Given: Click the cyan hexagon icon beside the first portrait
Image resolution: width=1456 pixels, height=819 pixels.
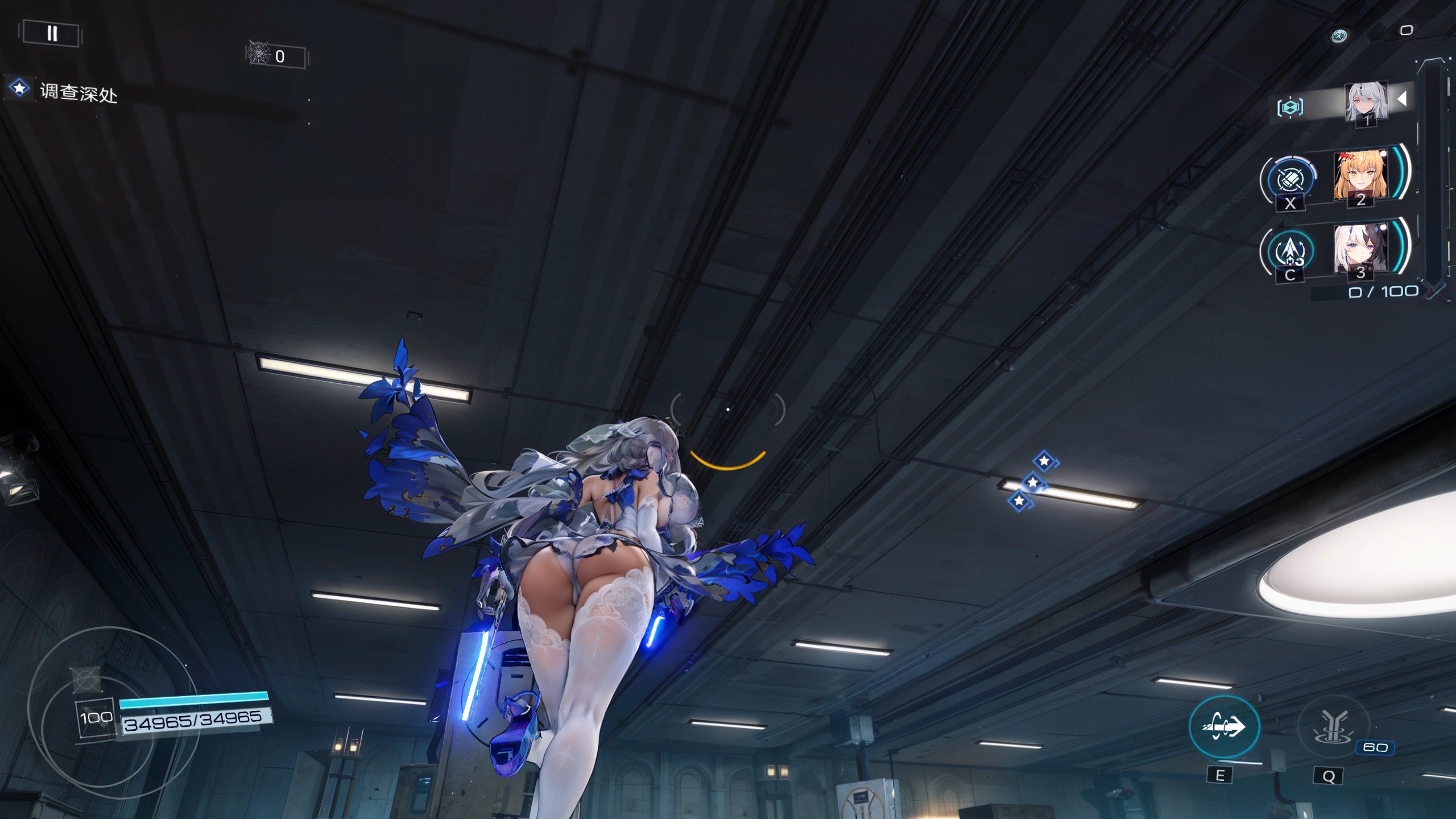Looking at the screenshot, I should tap(1290, 107).
